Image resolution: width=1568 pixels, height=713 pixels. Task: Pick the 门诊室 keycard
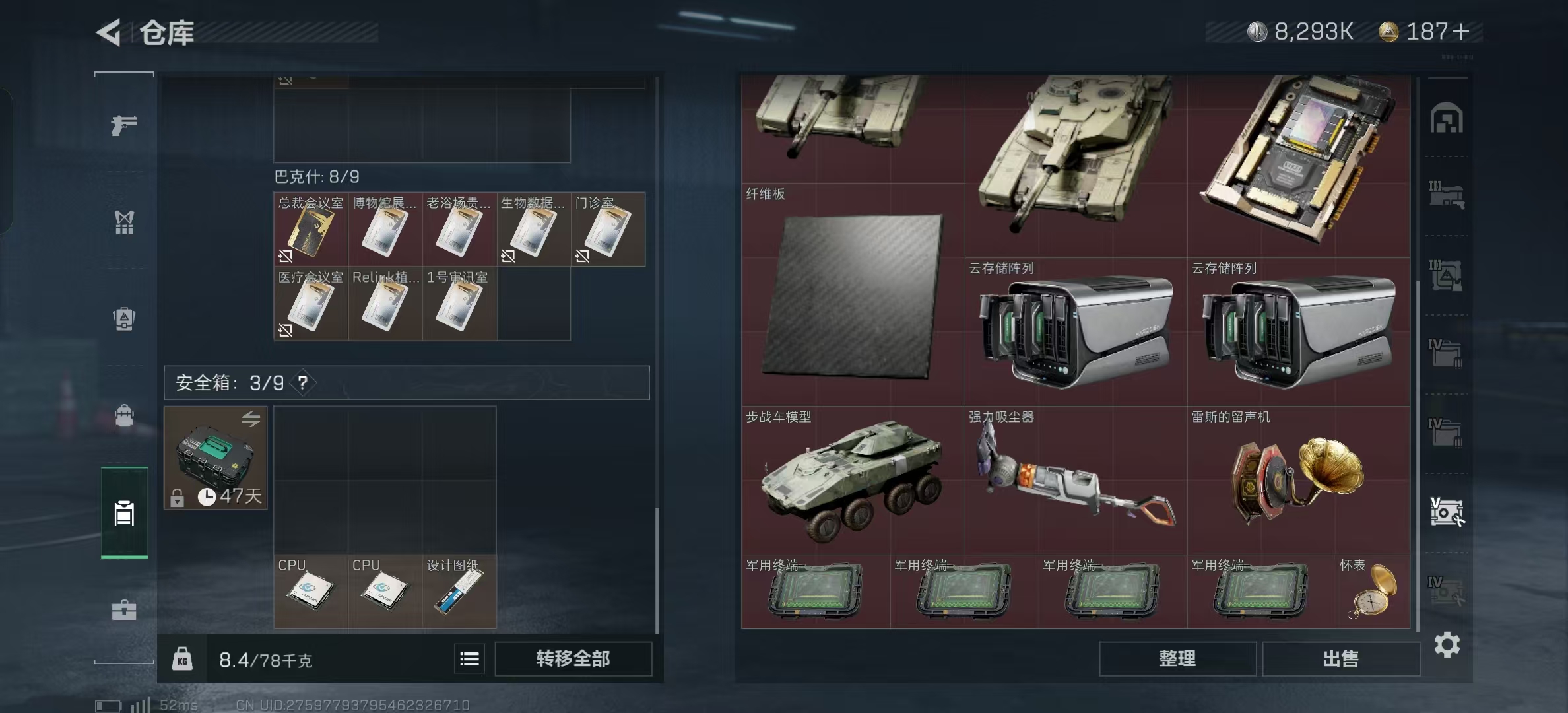coord(608,230)
